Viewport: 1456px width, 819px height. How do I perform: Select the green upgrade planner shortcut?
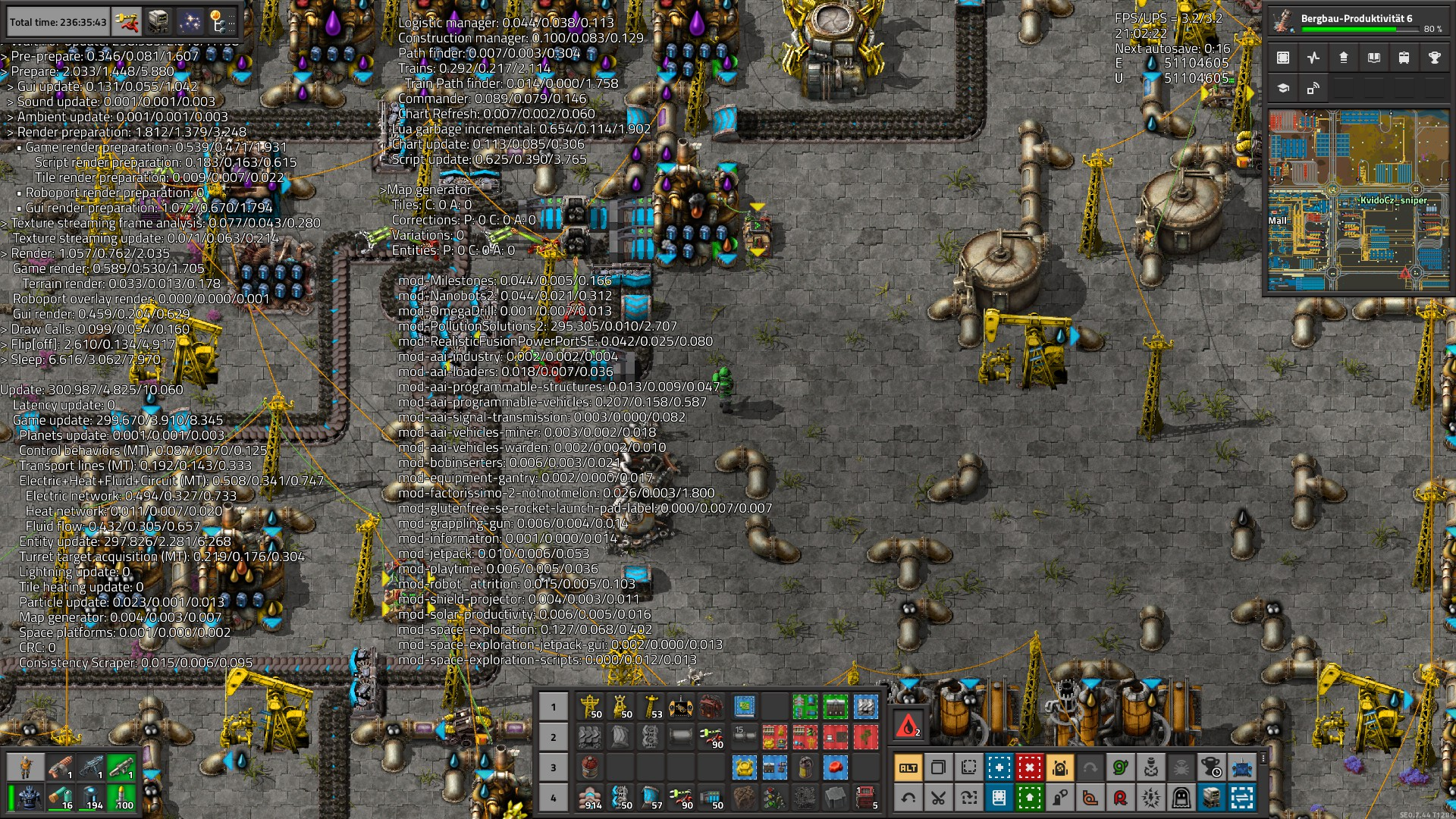click(1029, 798)
